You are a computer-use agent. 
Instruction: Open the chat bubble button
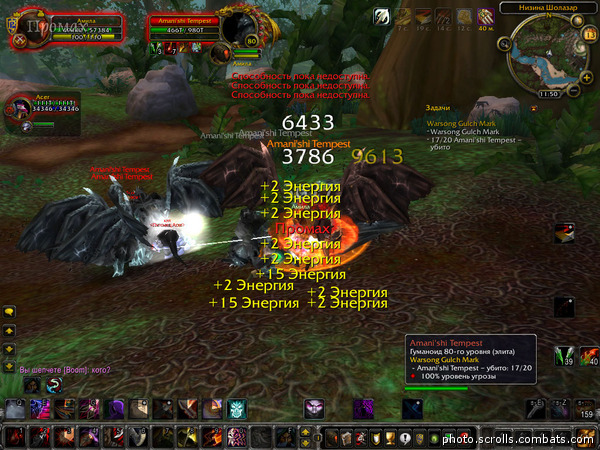(x=9, y=311)
